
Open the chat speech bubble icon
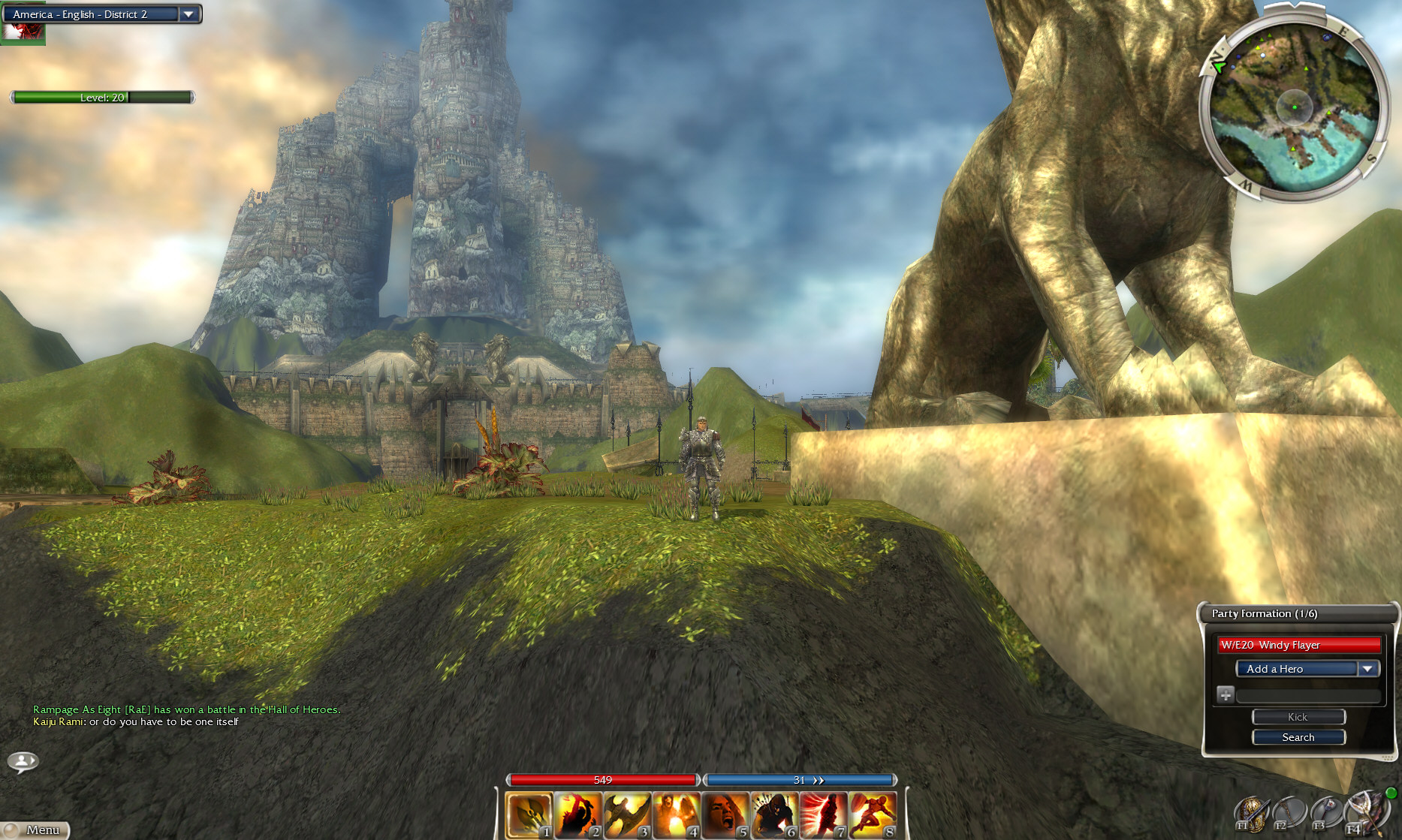pos(23,762)
